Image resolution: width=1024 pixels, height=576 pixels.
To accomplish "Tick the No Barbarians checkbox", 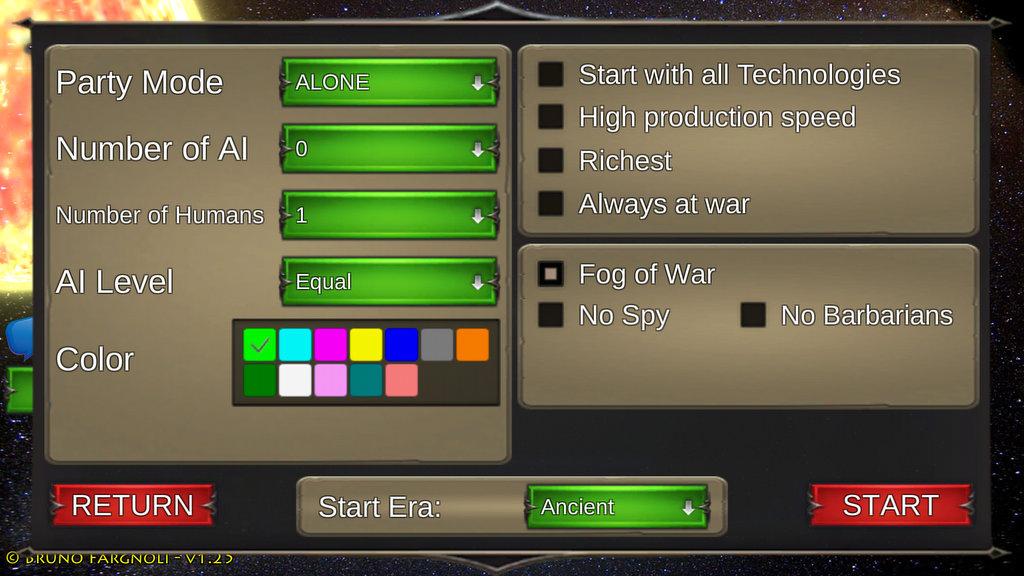I will pos(753,315).
